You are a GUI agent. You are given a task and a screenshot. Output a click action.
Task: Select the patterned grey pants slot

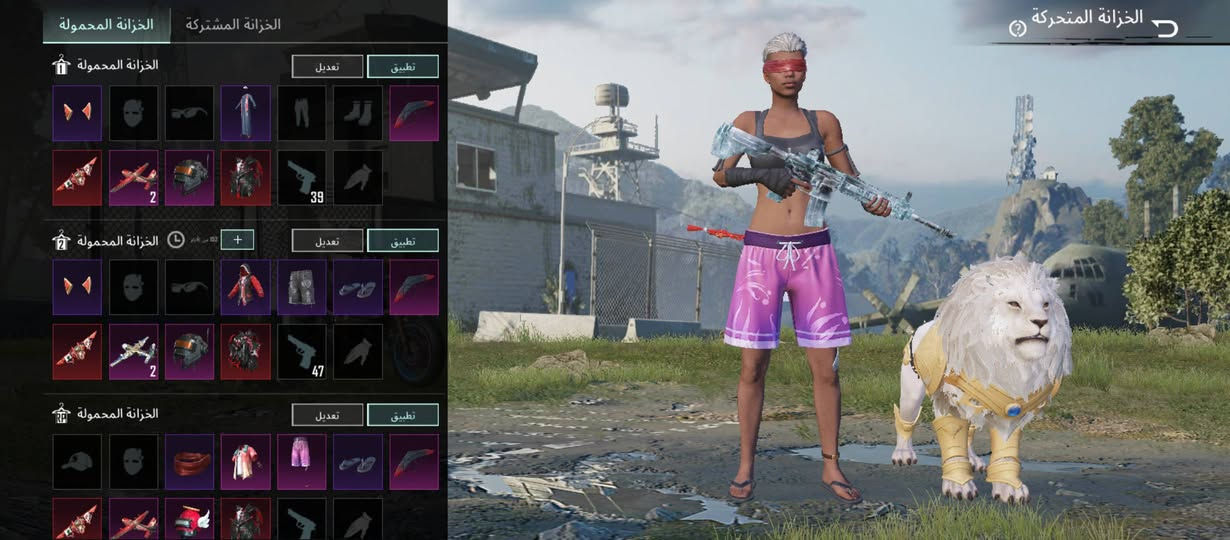(301, 287)
